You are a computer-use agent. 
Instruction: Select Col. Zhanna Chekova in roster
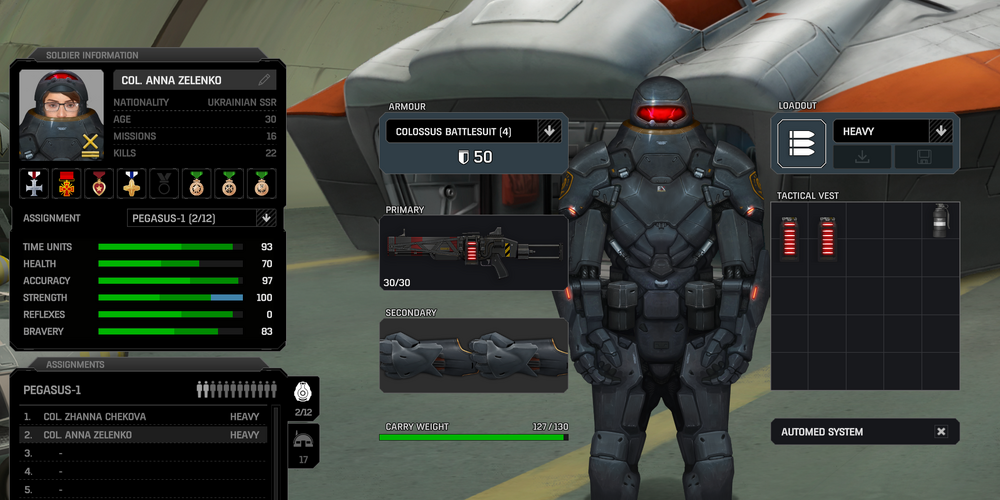click(145, 416)
